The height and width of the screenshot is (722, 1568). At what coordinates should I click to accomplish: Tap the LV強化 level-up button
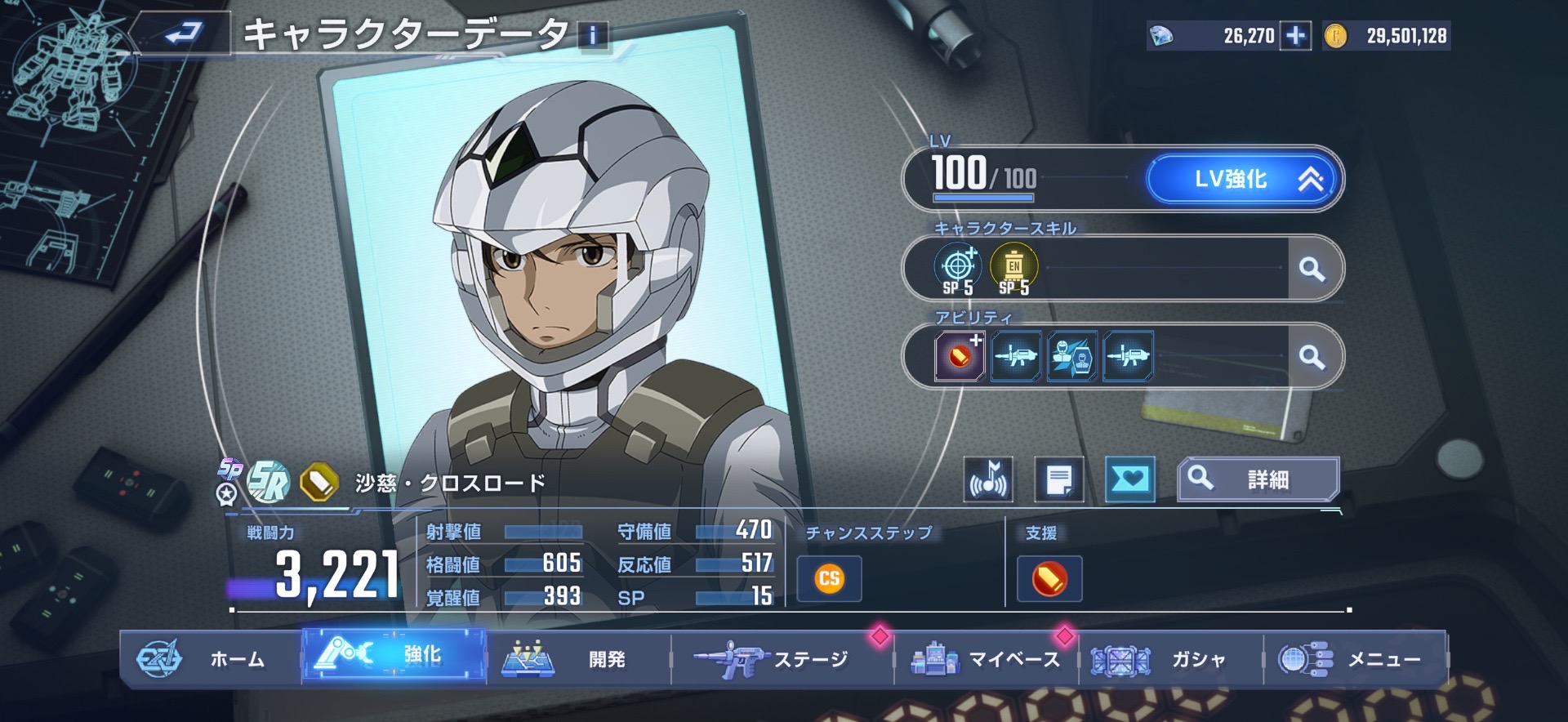coord(1242,179)
